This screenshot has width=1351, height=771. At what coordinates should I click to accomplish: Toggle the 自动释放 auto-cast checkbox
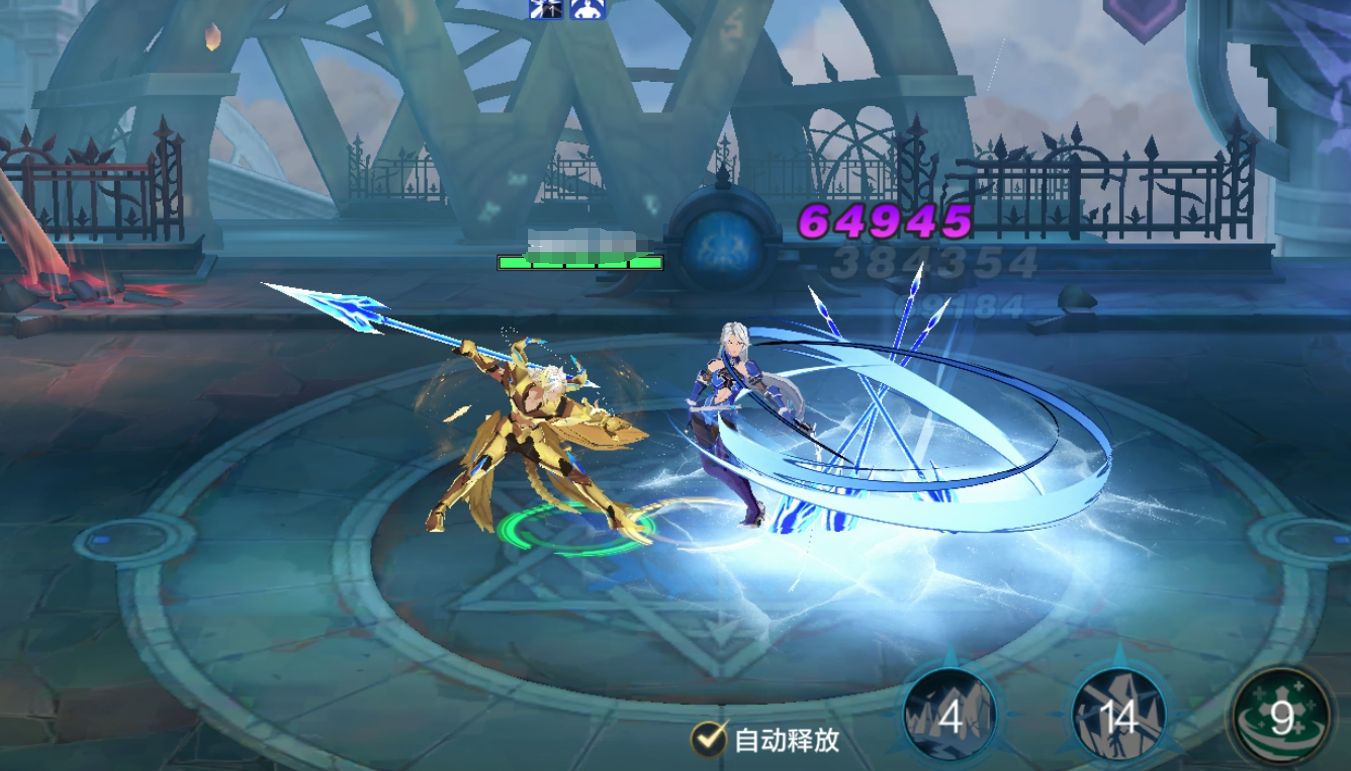[x=709, y=739]
